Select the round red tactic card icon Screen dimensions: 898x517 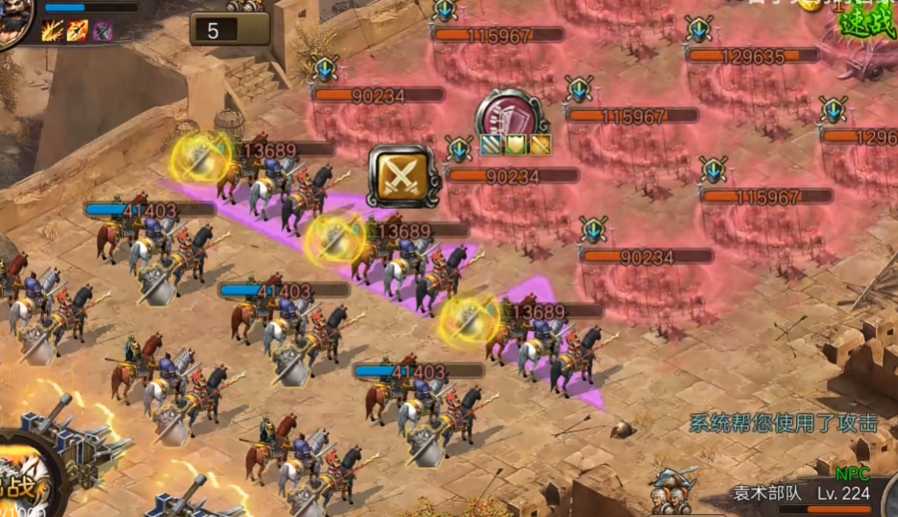[x=510, y=113]
